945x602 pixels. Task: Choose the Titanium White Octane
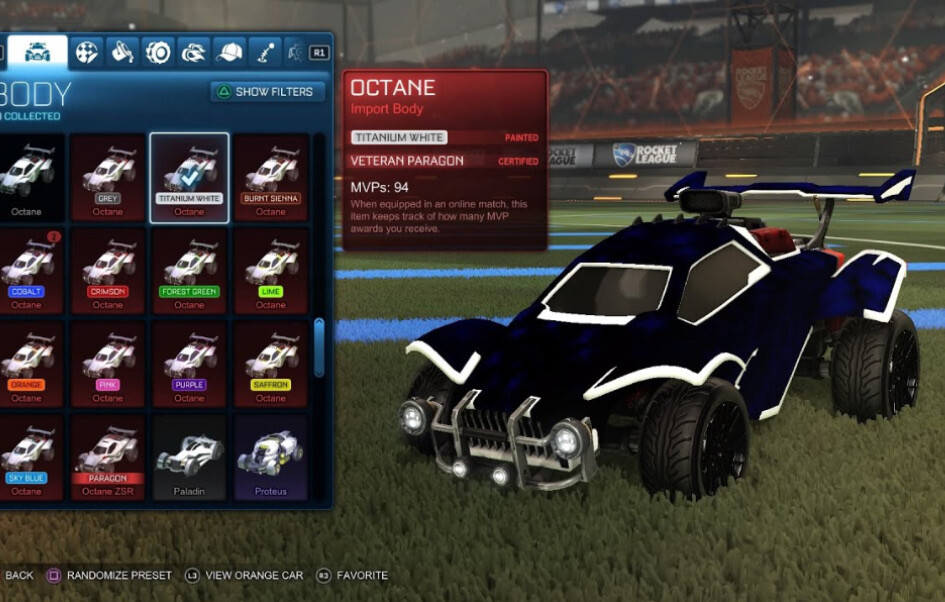tap(189, 176)
